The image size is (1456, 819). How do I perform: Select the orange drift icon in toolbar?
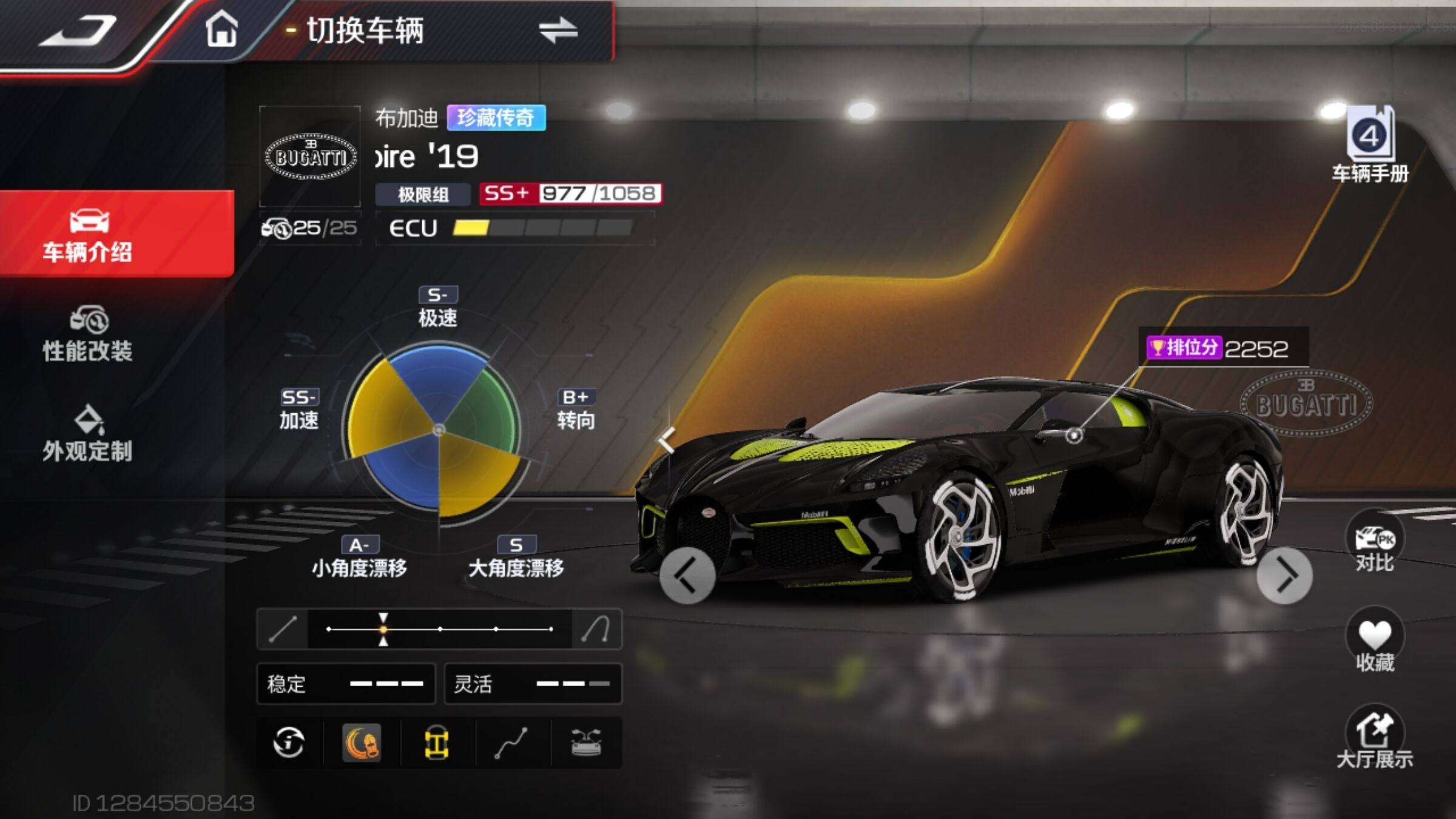click(363, 743)
